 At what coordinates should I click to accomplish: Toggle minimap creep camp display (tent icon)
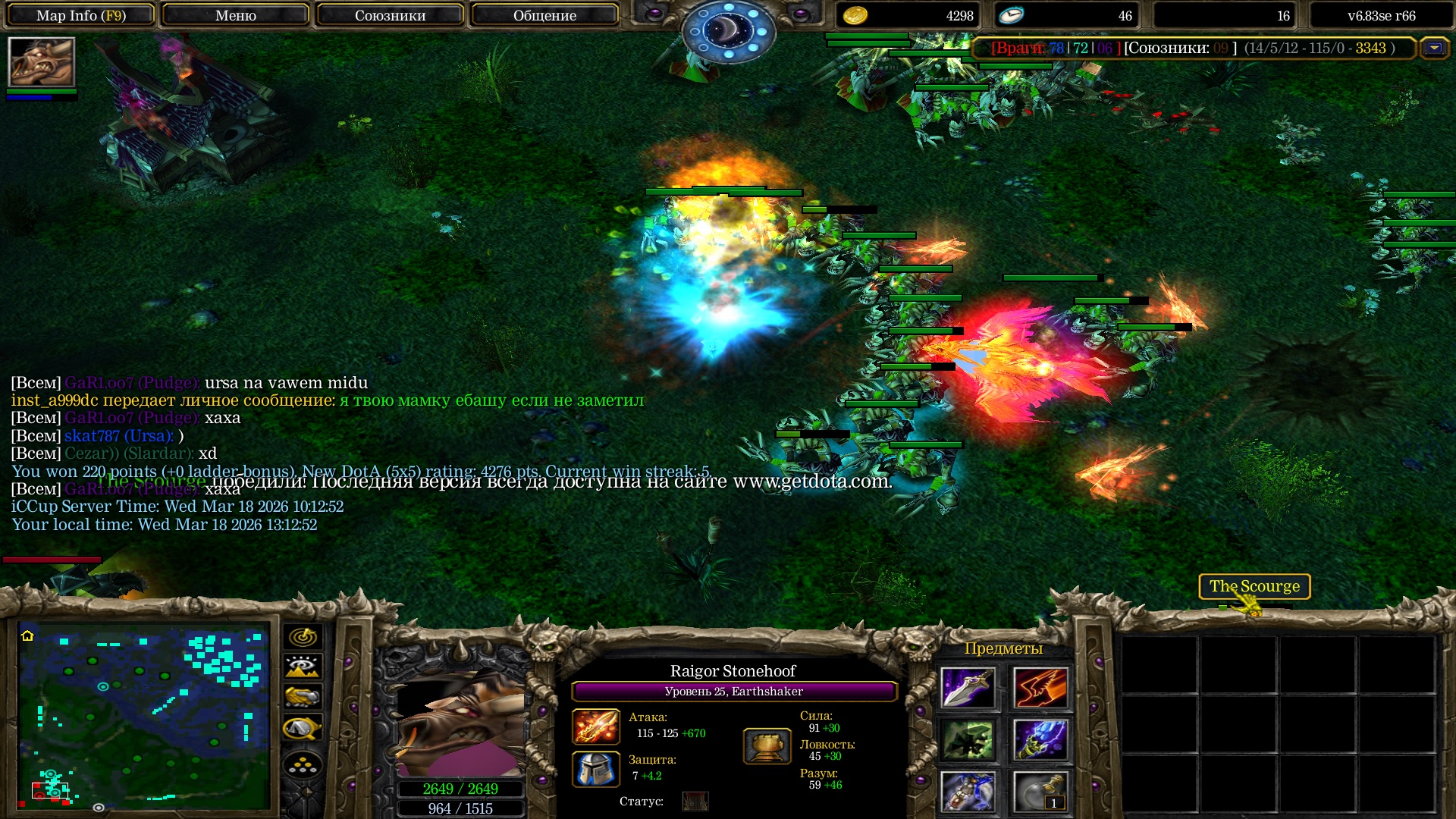point(303,728)
